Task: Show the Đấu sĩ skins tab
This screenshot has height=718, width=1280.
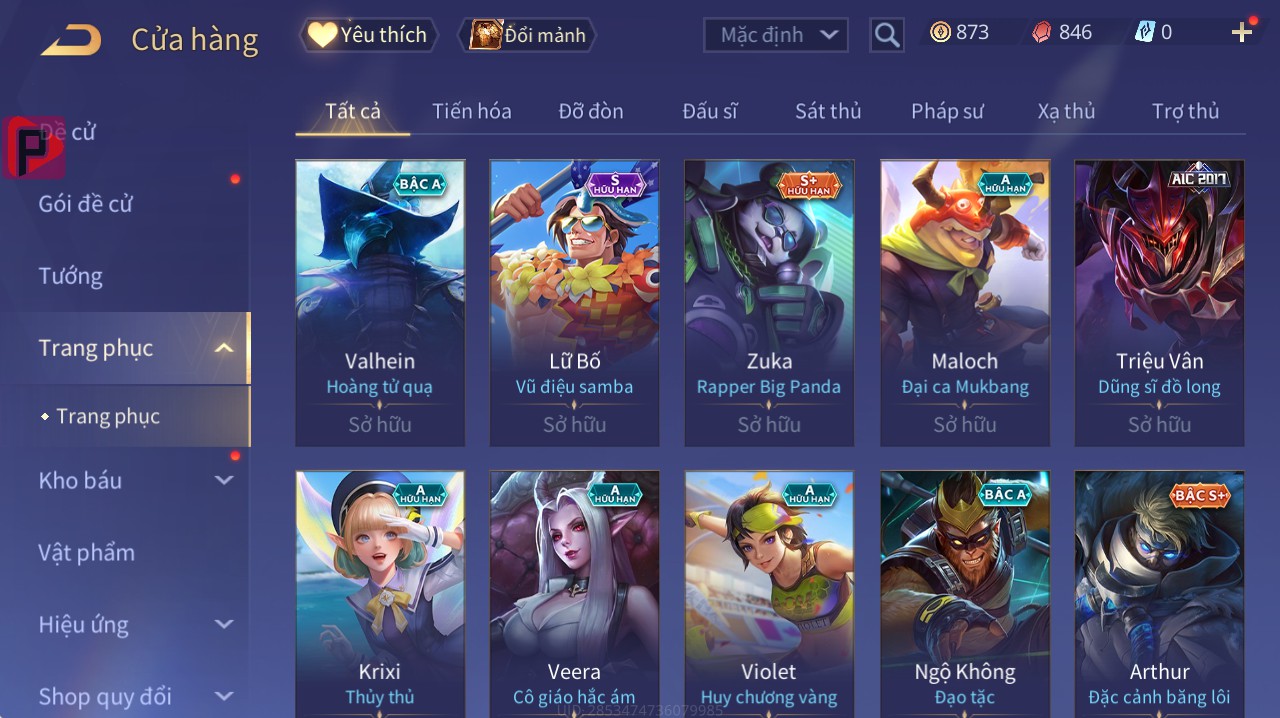Action: (709, 111)
